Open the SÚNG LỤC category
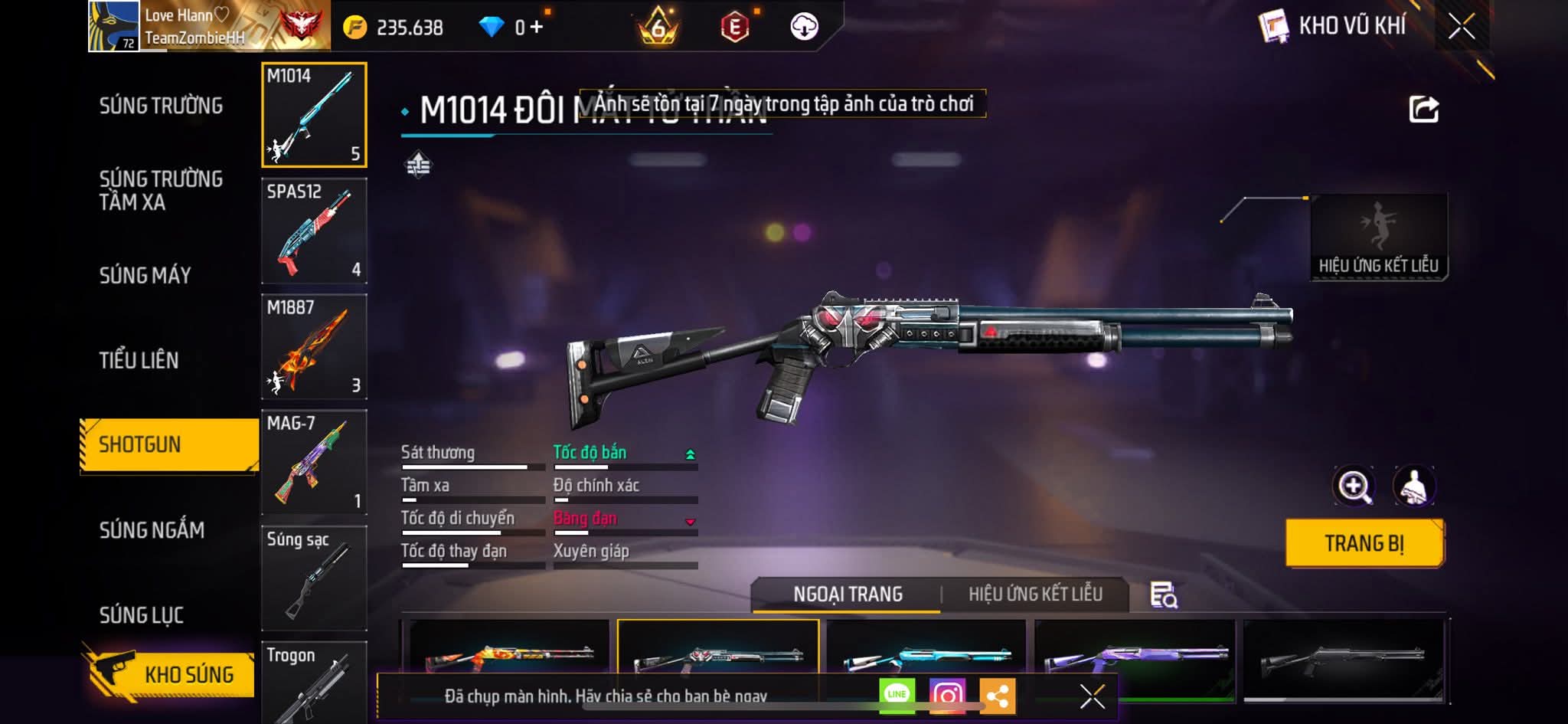1568x724 pixels. pos(142,615)
